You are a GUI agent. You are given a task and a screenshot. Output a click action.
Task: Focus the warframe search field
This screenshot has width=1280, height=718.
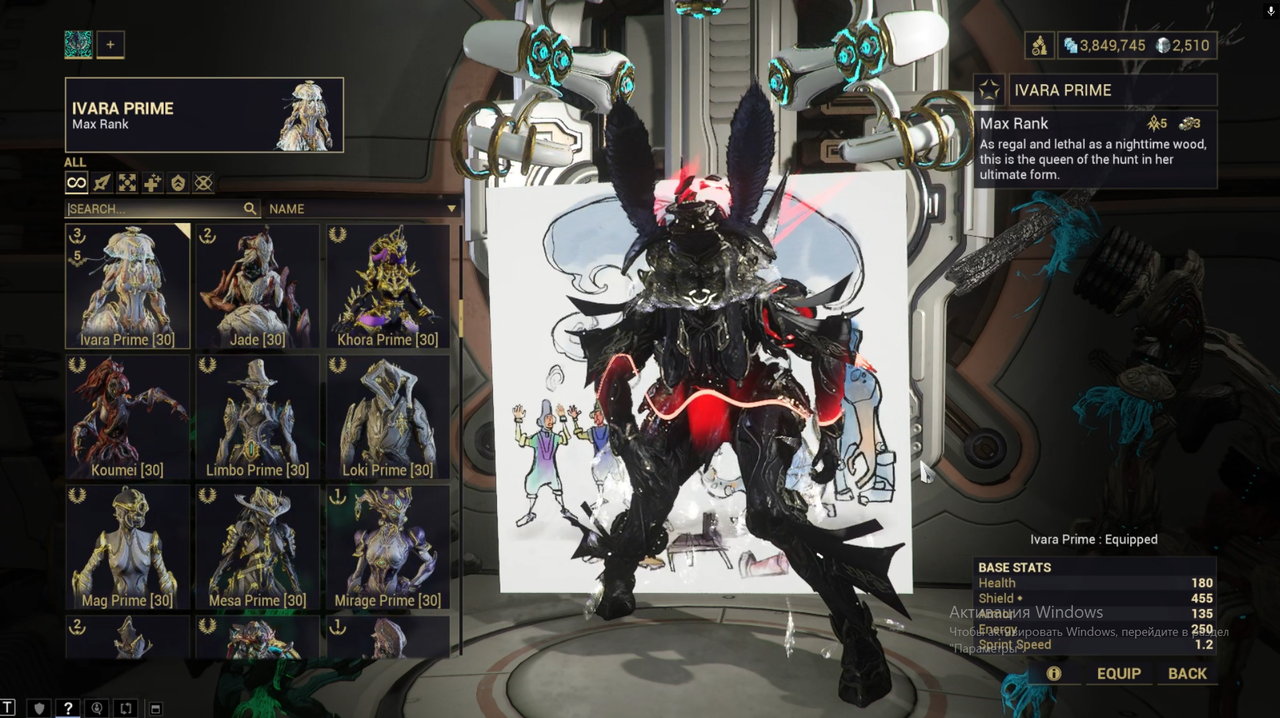click(x=155, y=209)
